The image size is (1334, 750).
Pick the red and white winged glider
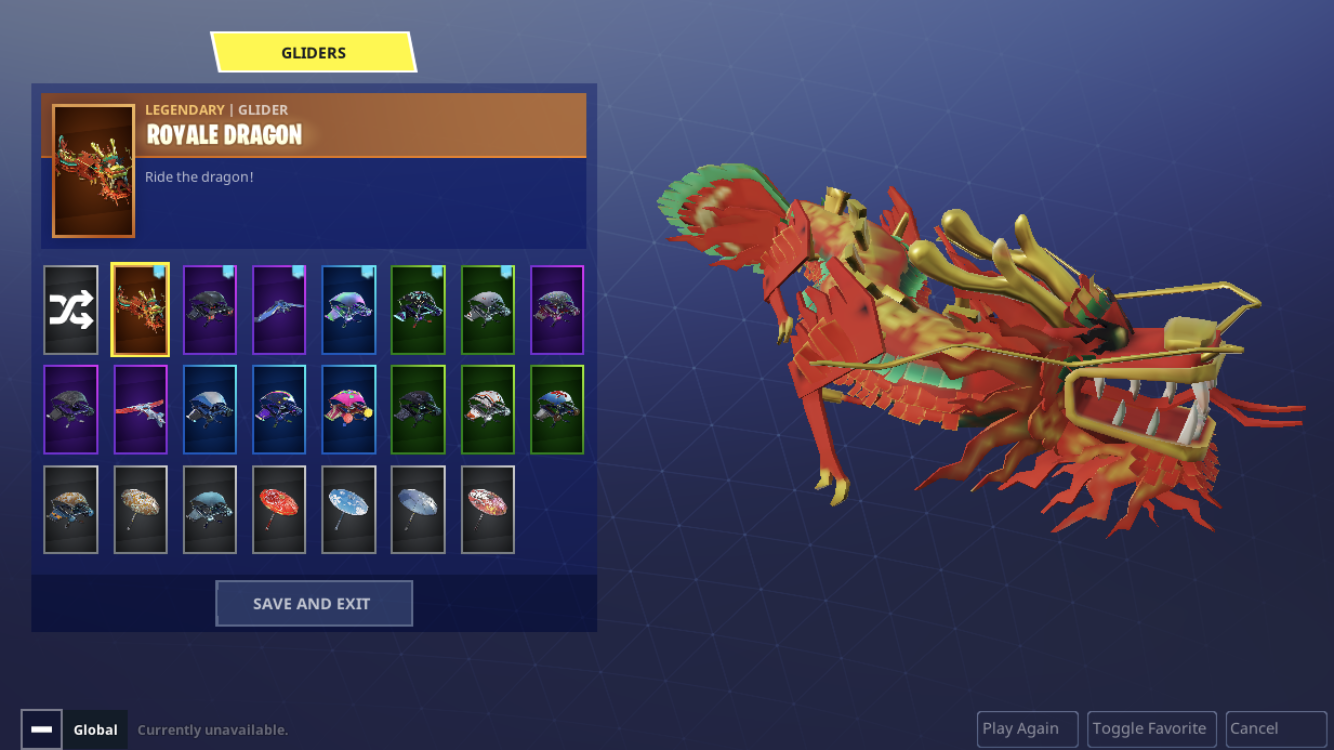[x=140, y=410]
